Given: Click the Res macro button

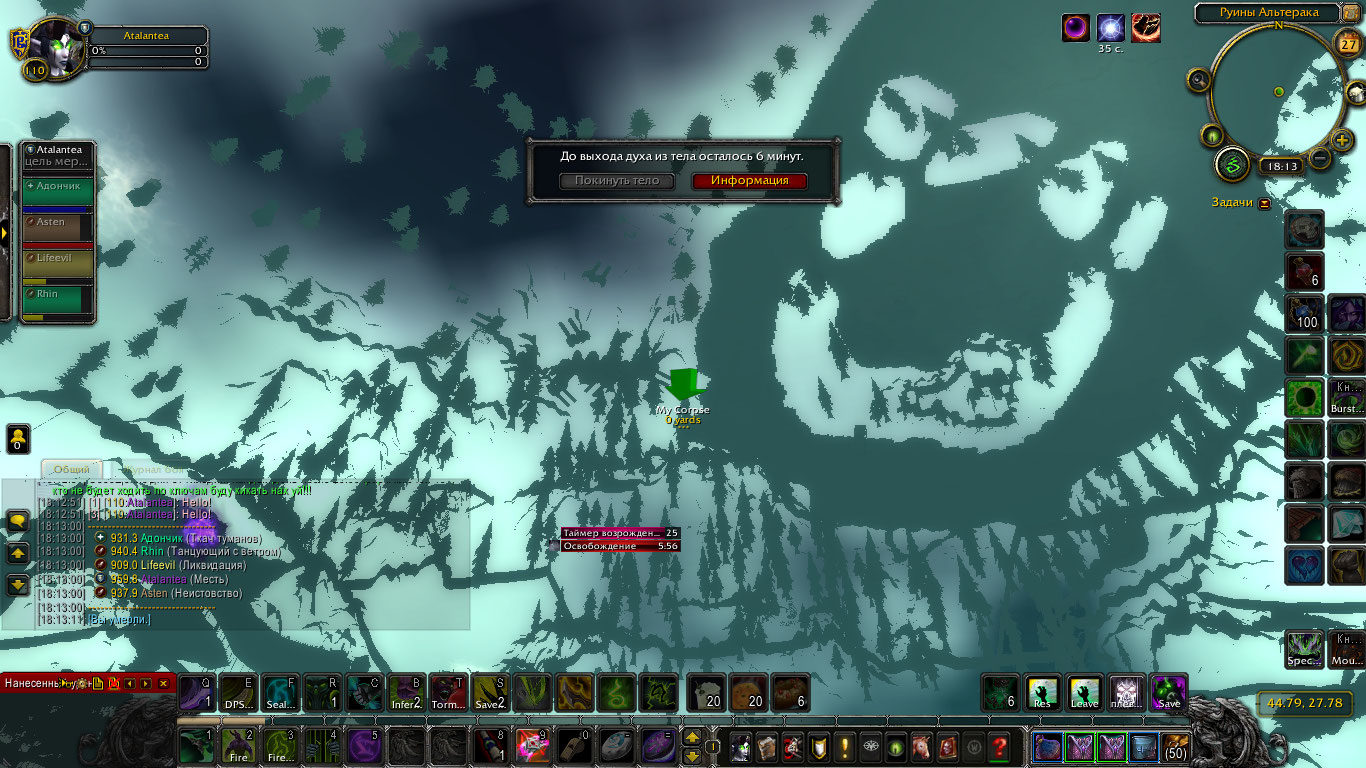Looking at the screenshot, I should [1042, 692].
